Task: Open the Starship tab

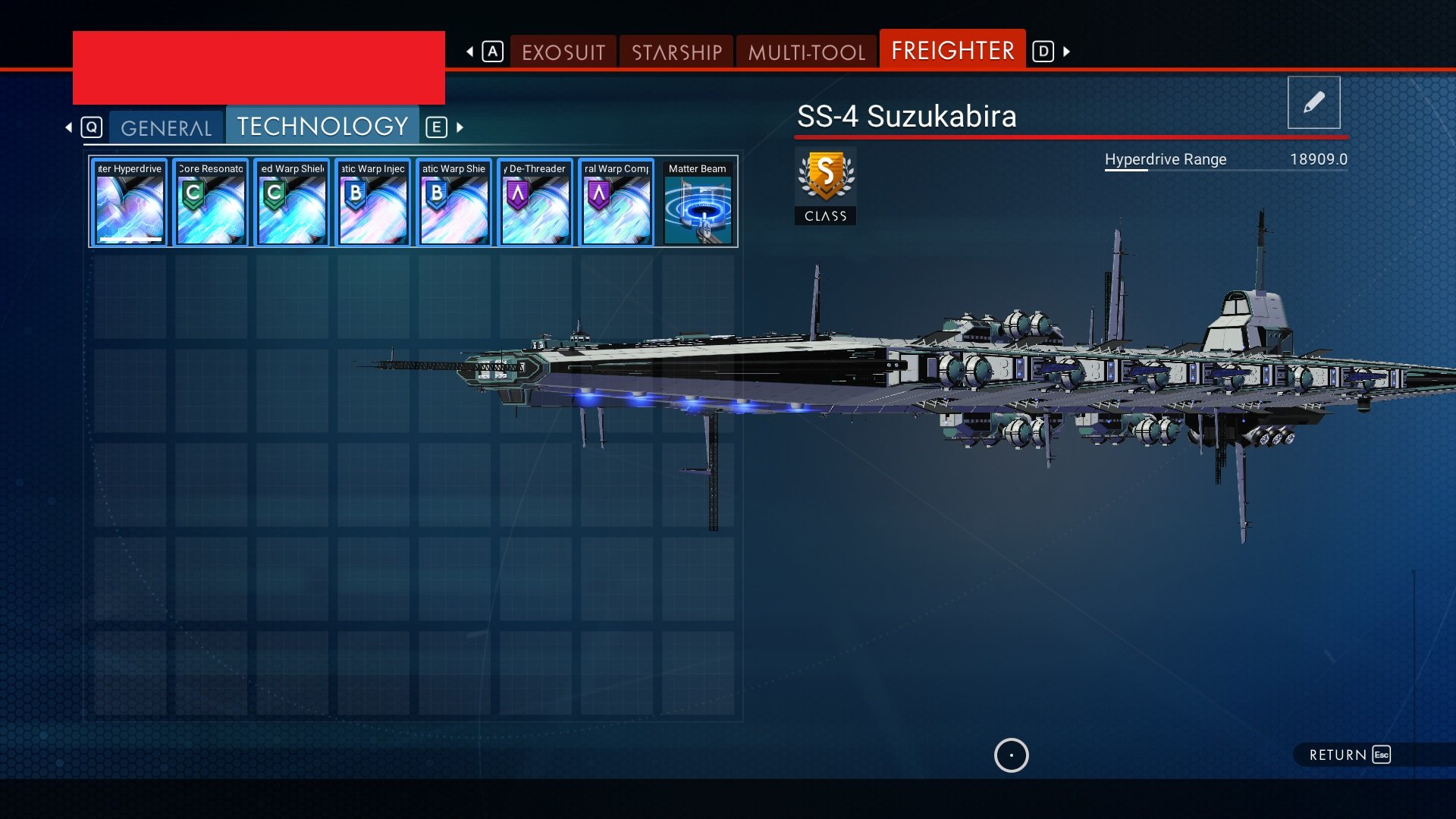Action: [676, 52]
